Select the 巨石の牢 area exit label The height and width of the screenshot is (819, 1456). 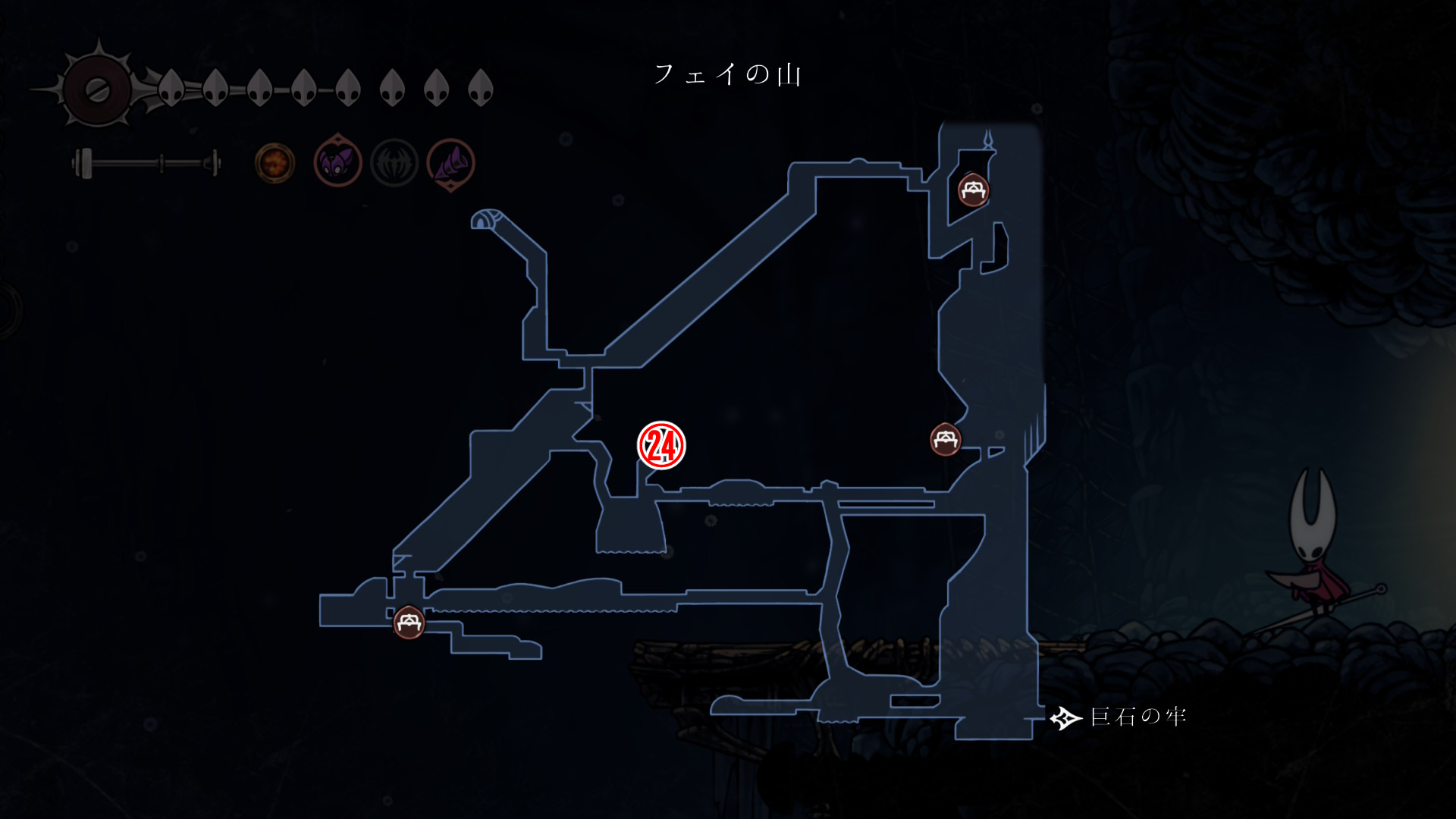click(x=1137, y=717)
